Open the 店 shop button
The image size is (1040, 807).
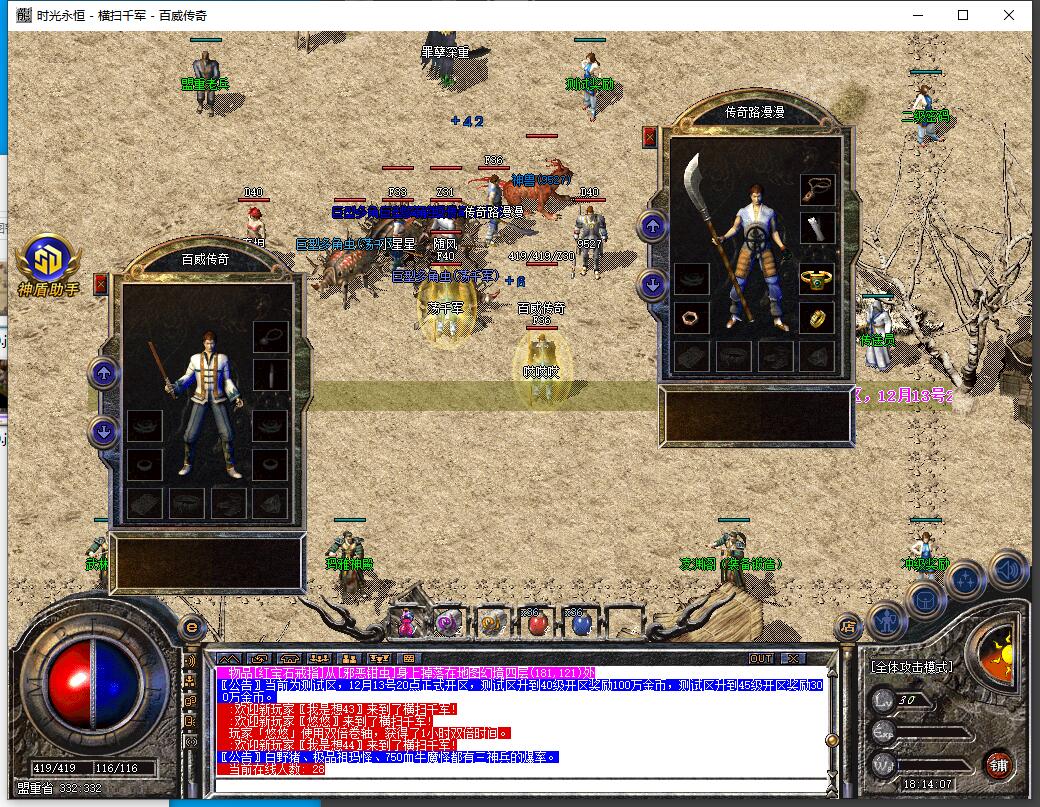847,627
